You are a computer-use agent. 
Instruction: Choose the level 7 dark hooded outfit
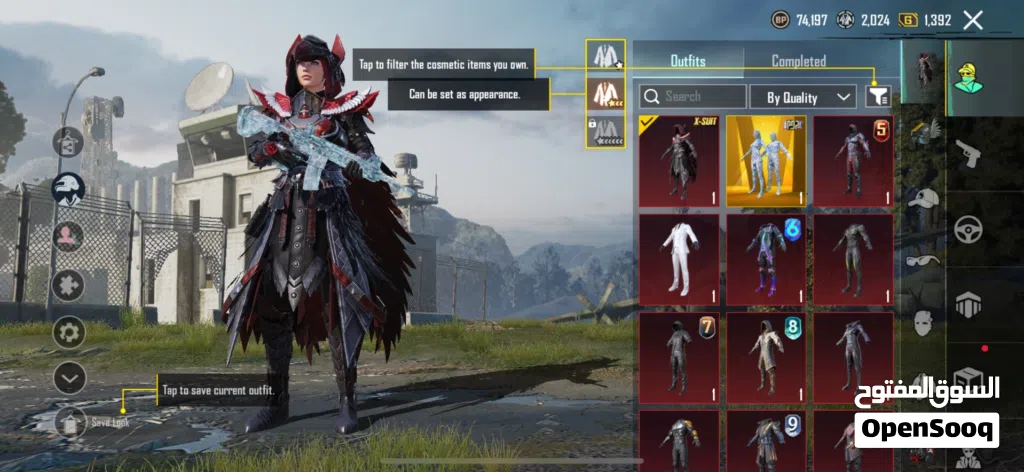point(679,357)
